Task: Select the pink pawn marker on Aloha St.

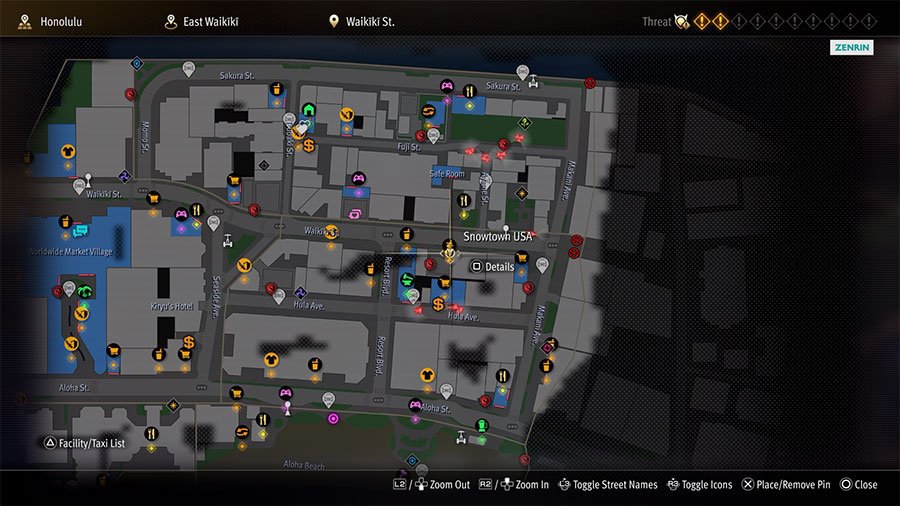Action: pyautogui.click(x=287, y=408)
